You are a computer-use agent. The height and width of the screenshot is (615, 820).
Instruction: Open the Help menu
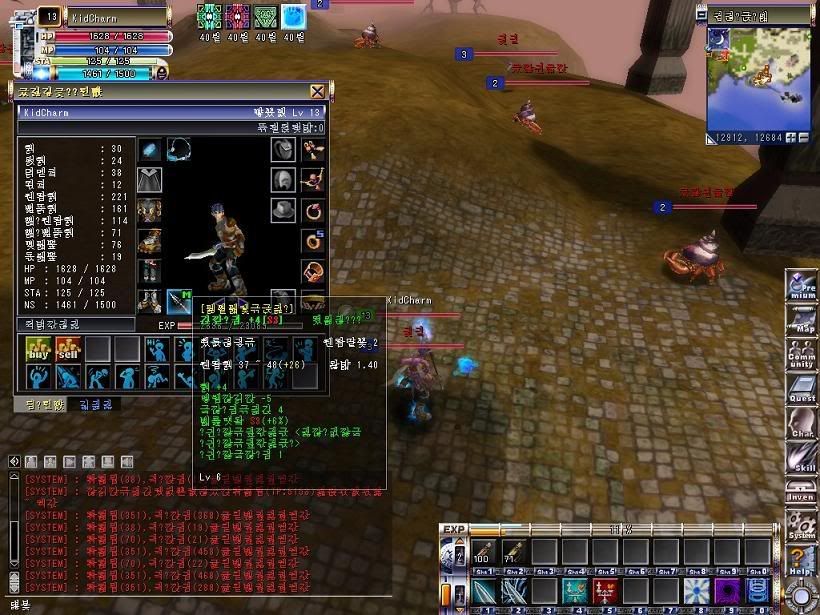[802, 561]
